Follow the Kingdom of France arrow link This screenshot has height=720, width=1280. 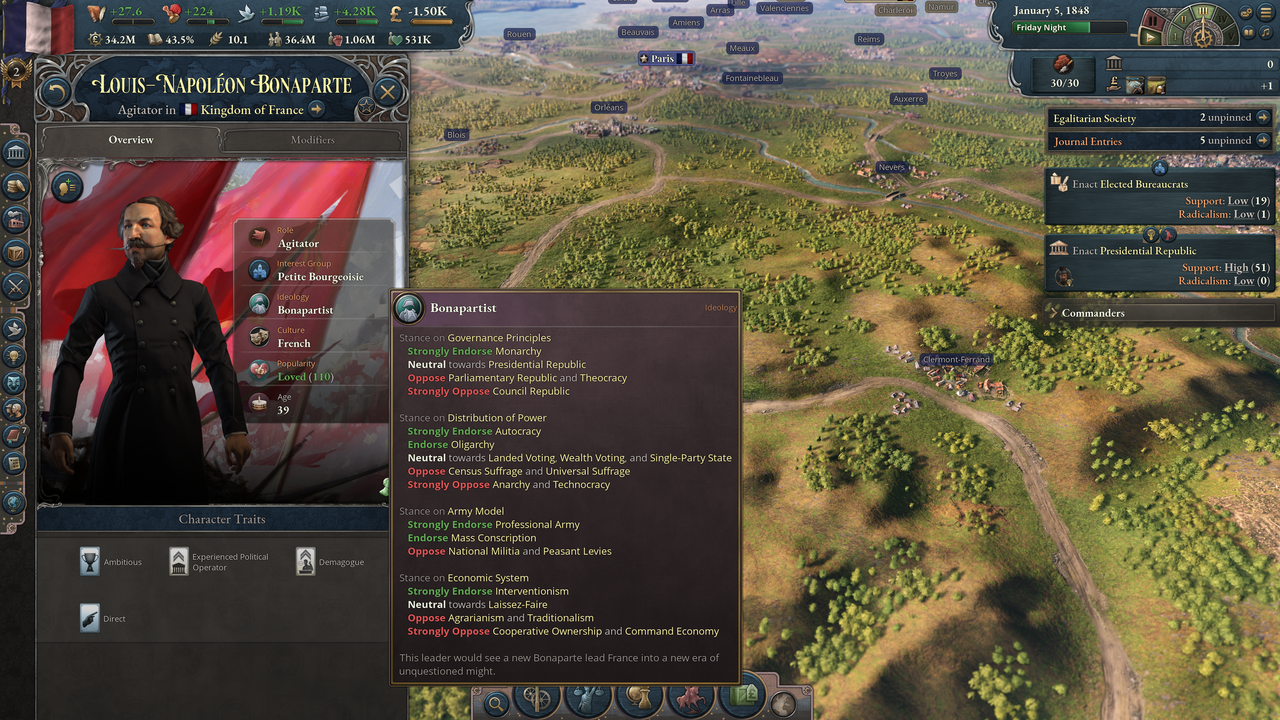point(318,110)
